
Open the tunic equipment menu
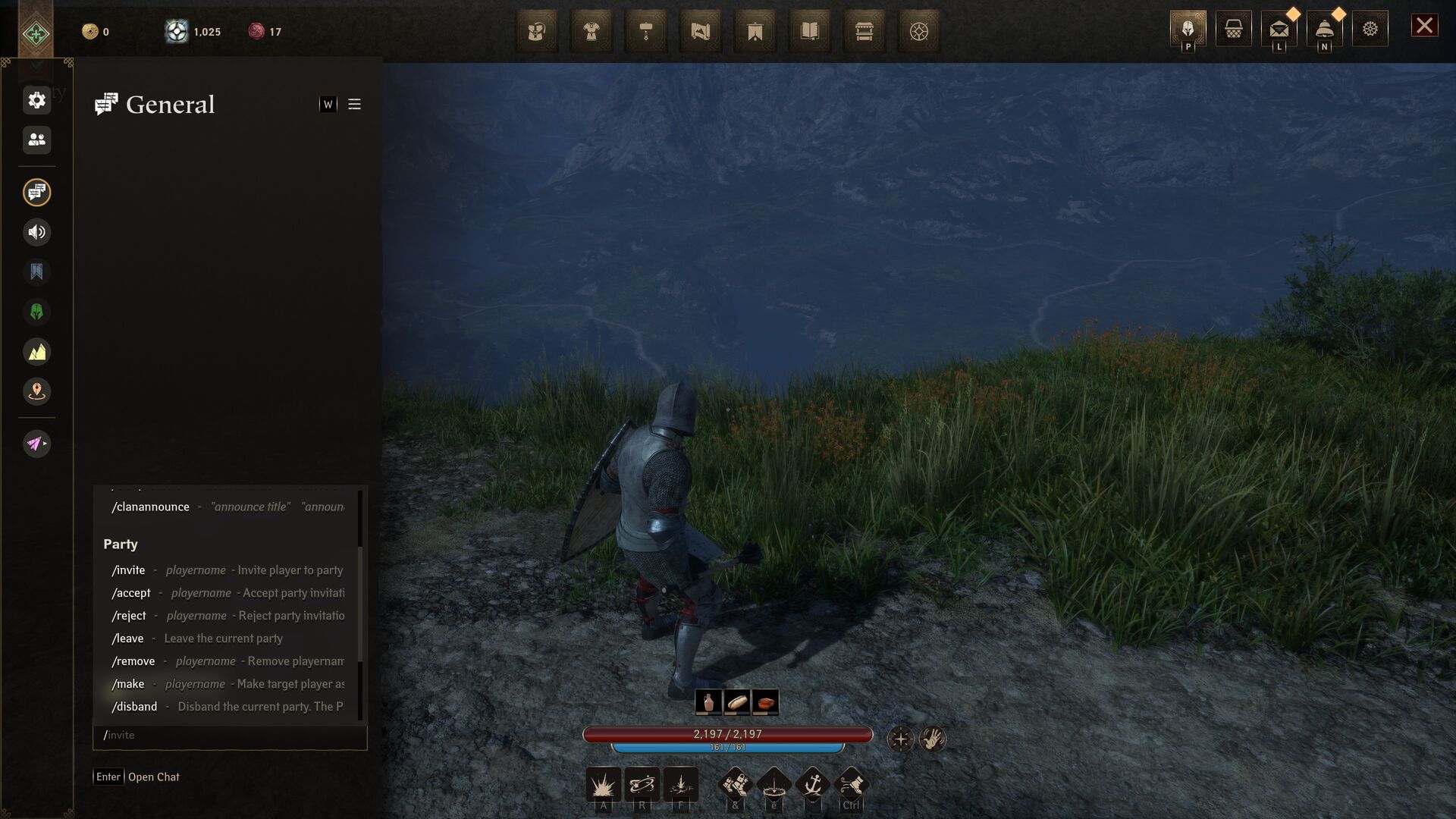click(591, 32)
